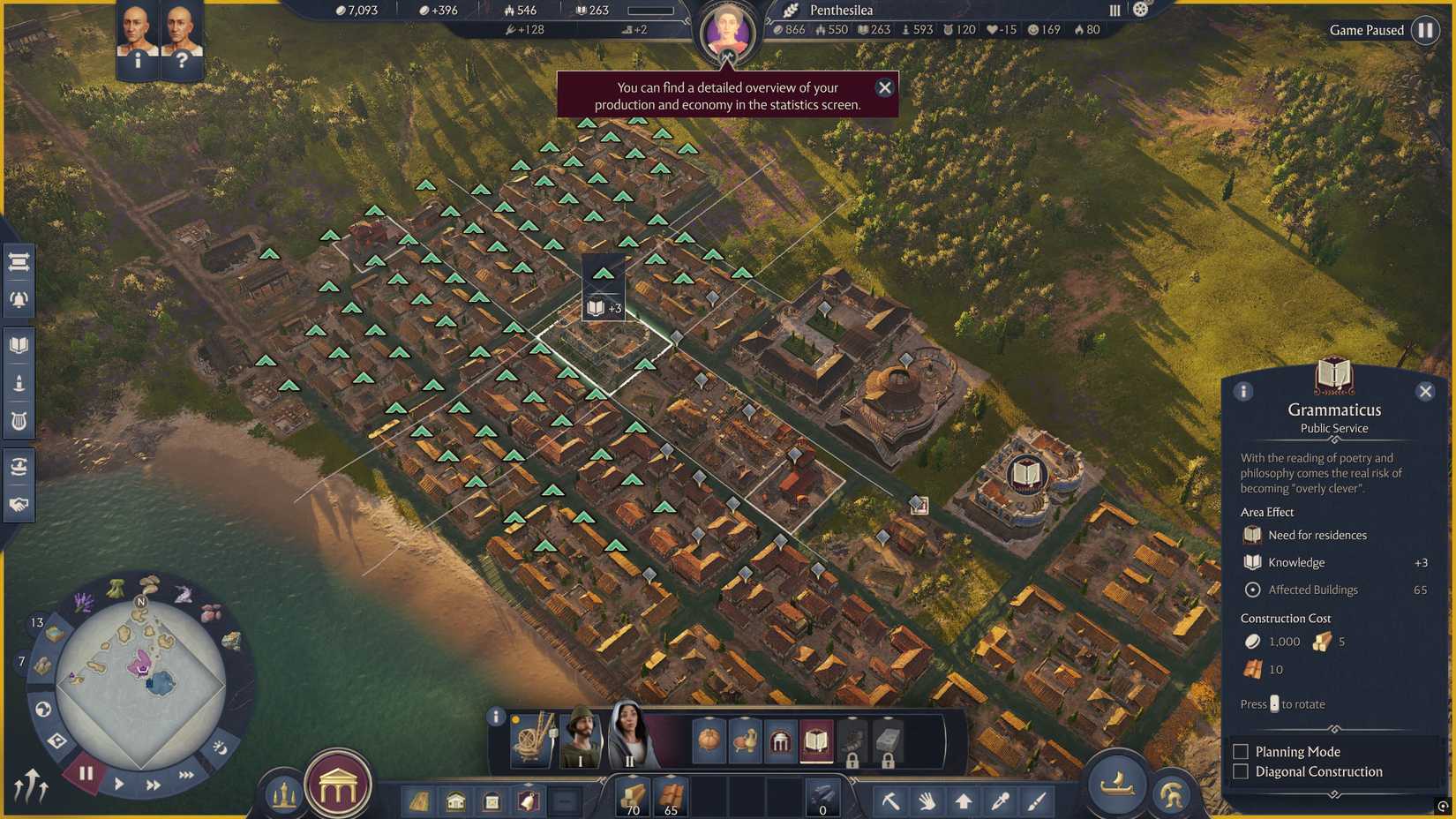Enable Planning Mode
The width and height of the screenshot is (1456, 819).
[1241, 751]
